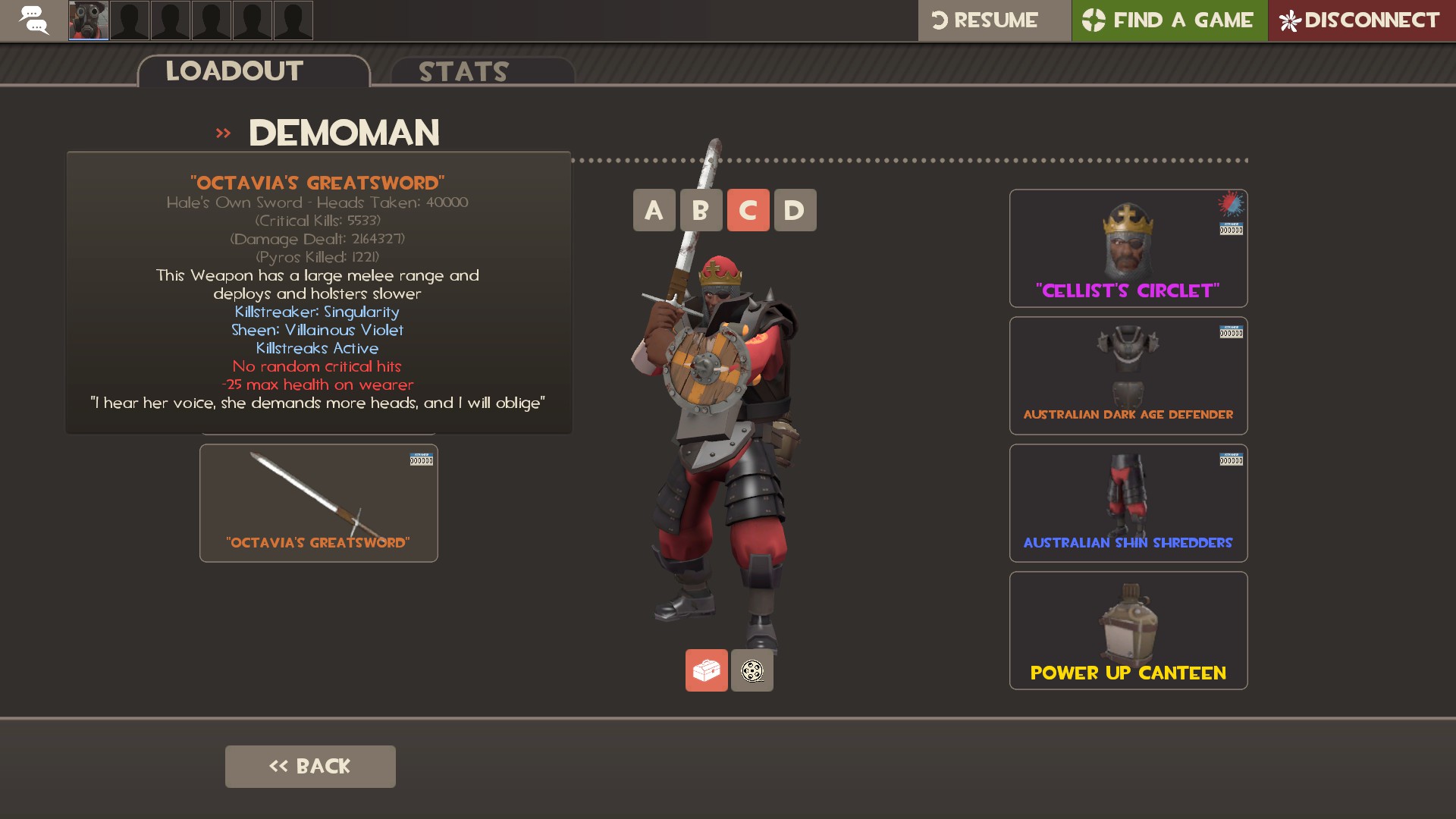The image size is (1456, 819).
Task: Open the Power Up Canteen slot
Action: point(1128,630)
